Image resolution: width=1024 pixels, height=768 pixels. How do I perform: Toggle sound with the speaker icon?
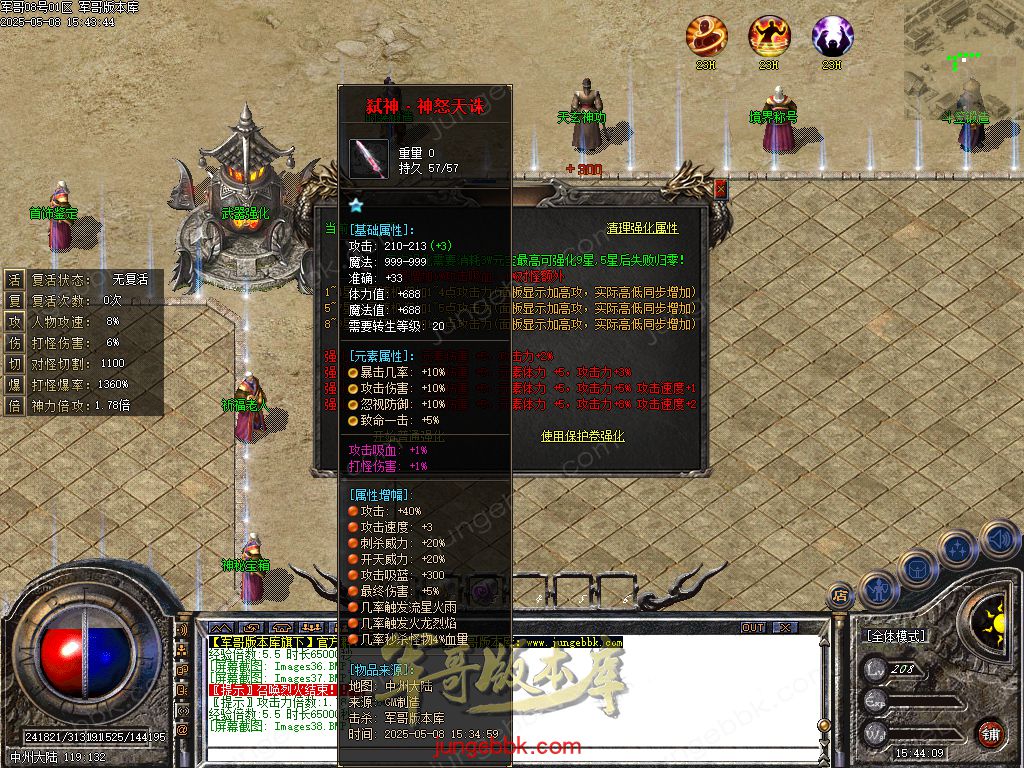(997, 539)
